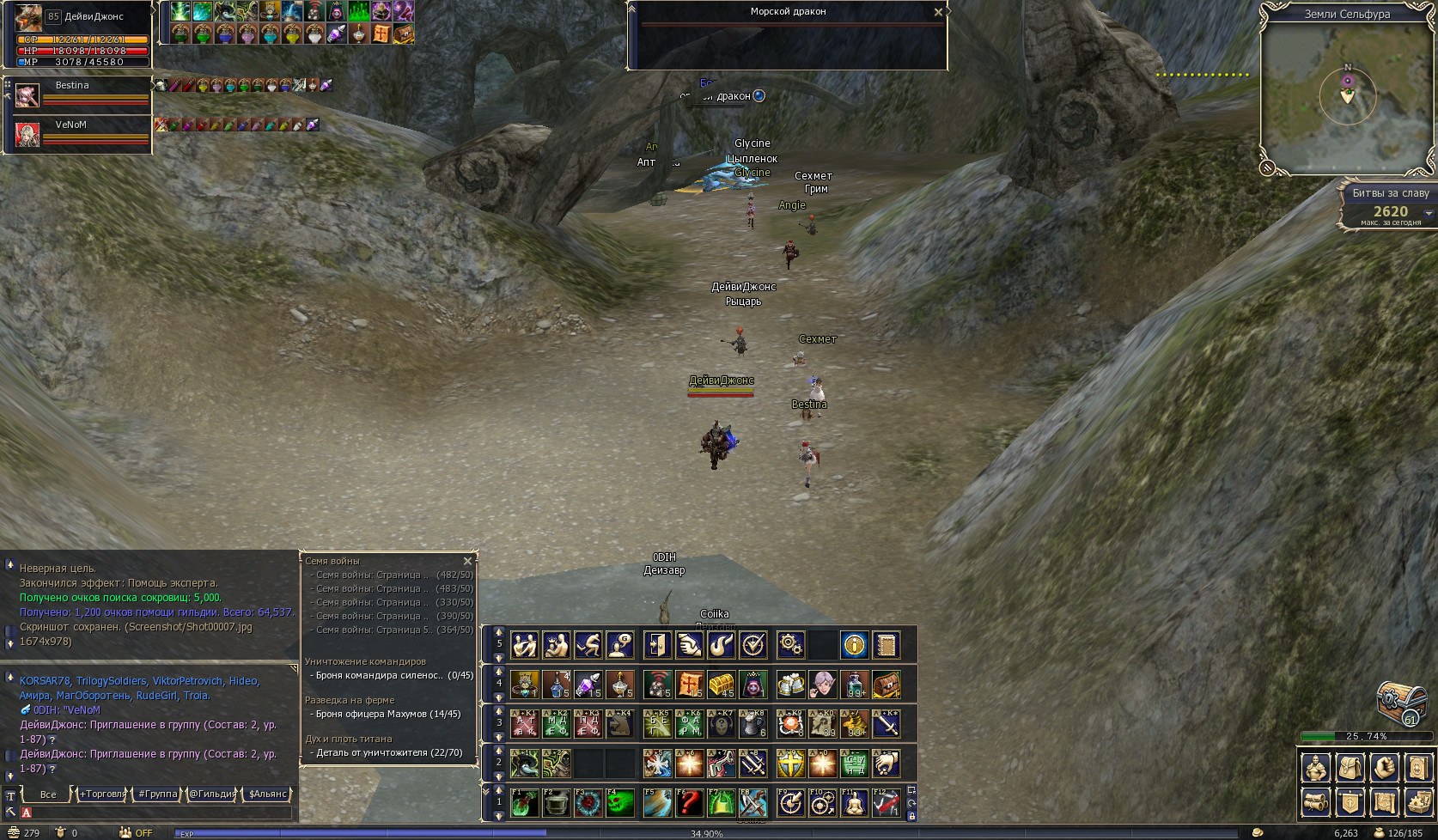Close the Морской дракон target window
Viewport: 1438px width, 840px height.
[x=938, y=12]
